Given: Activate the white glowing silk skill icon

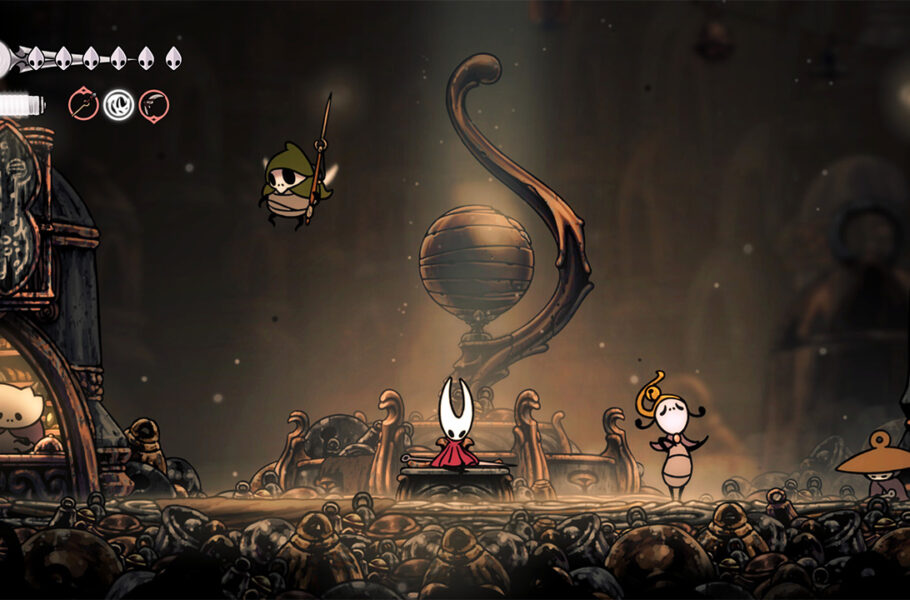Looking at the screenshot, I should tap(119, 104).
